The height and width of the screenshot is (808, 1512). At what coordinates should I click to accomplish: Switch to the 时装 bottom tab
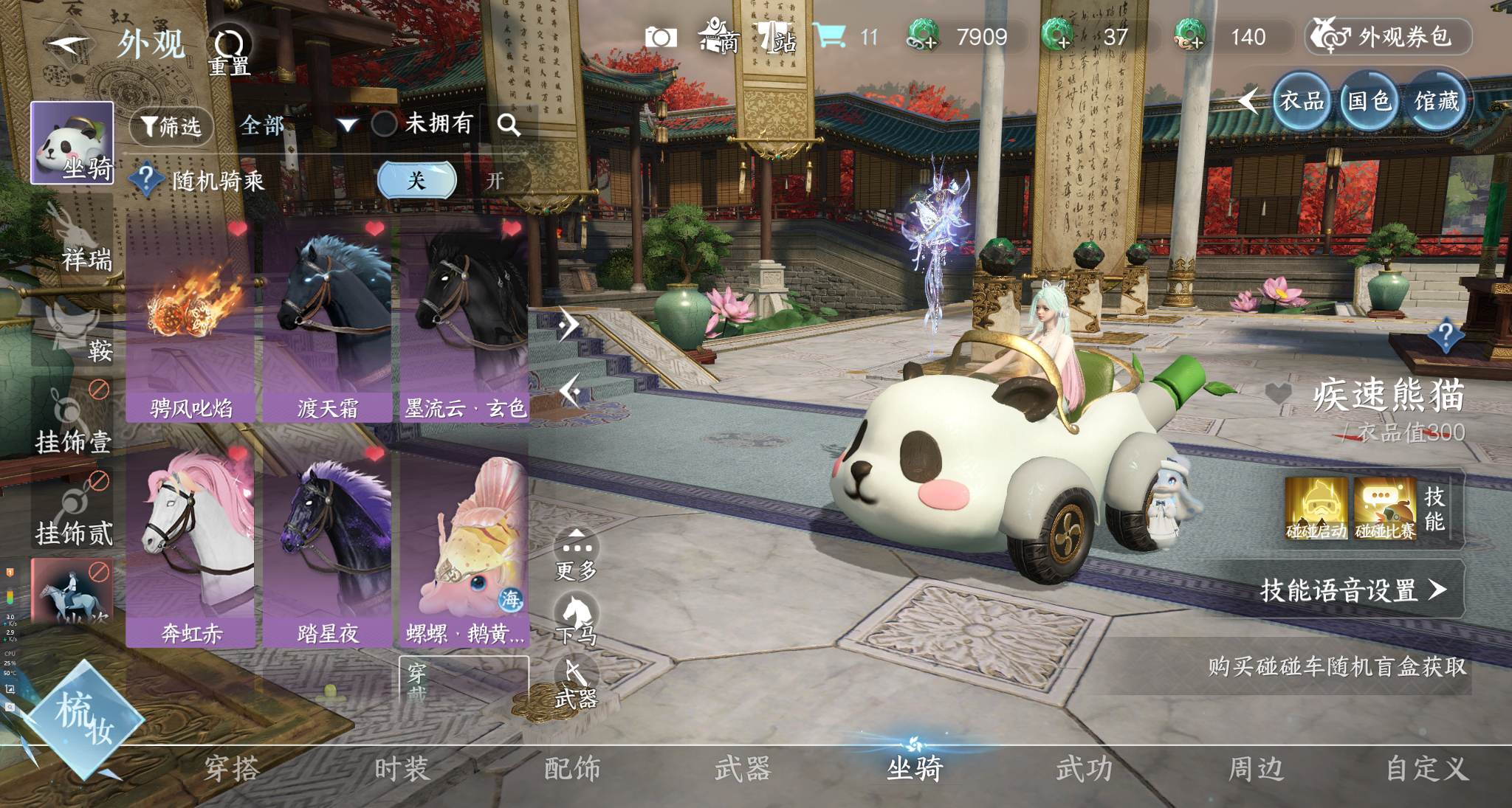tap(402, 769)
